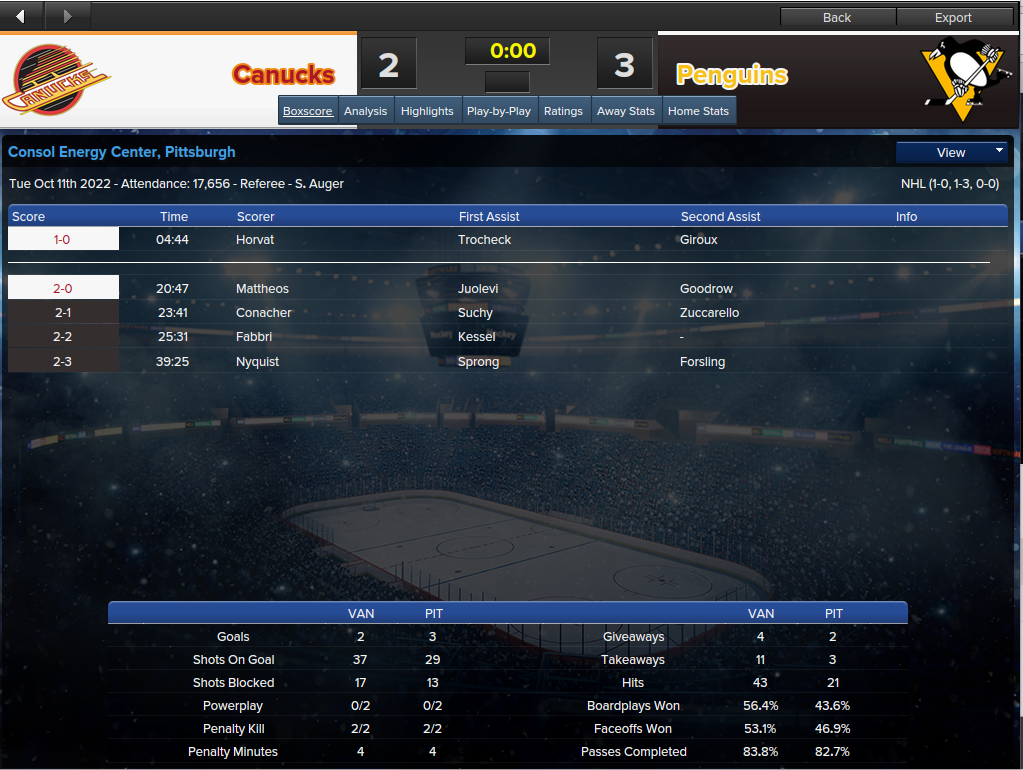Viewport: 1023px width, 770px height.
Task: Click scorer Mattheos in the scoring table
Action: pos(262,289)
